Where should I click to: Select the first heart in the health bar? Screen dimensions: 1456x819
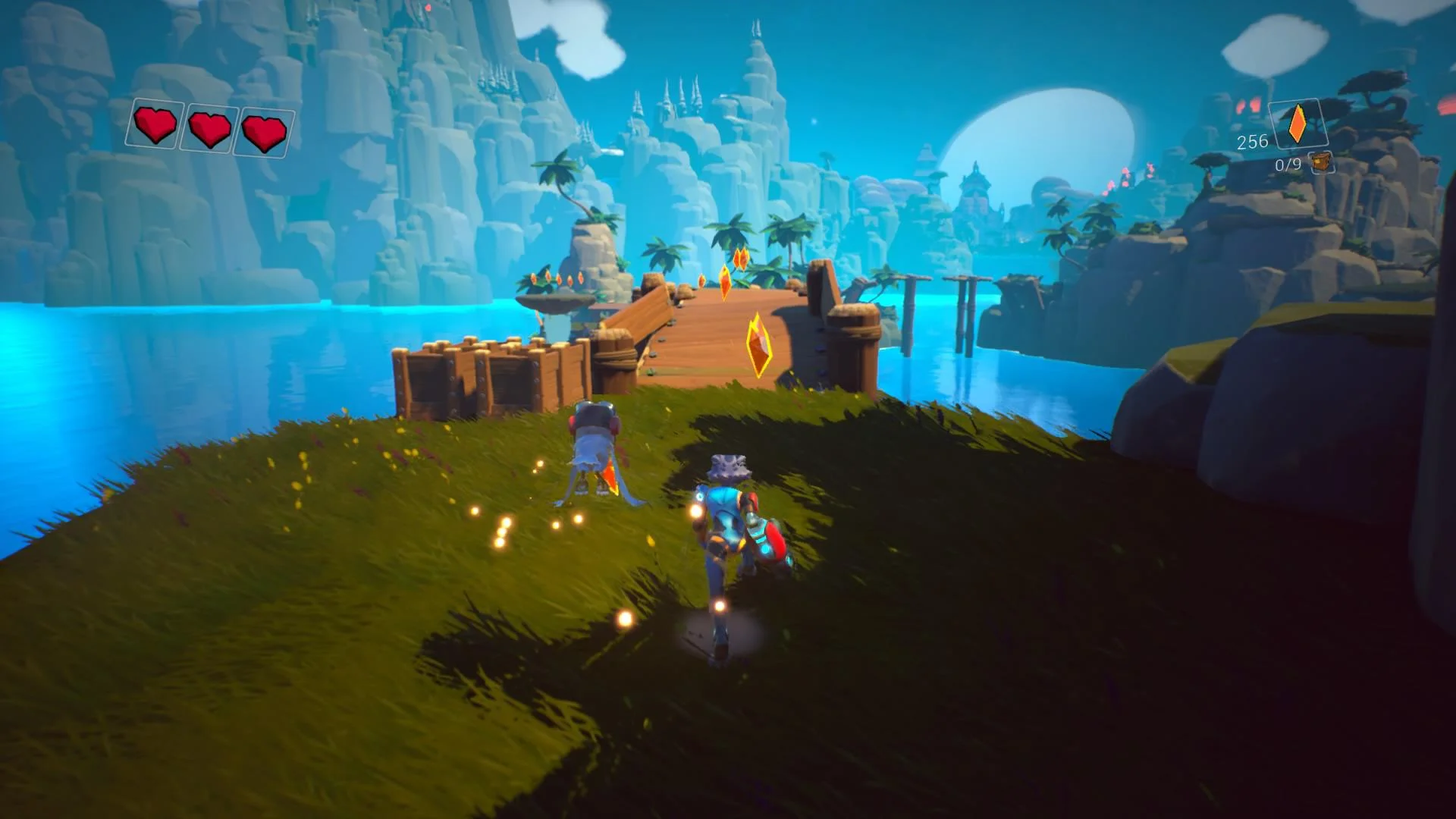[156, 125]
